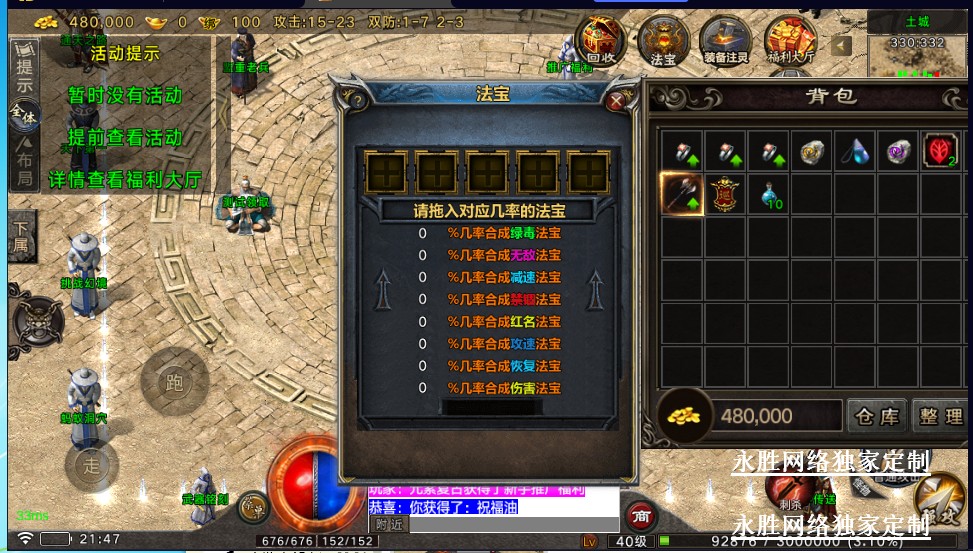Image resolution: width=973 pixels, height=553 pixels.
Task: Open the 回收 recycle chest icon
Action: [601, 38]
